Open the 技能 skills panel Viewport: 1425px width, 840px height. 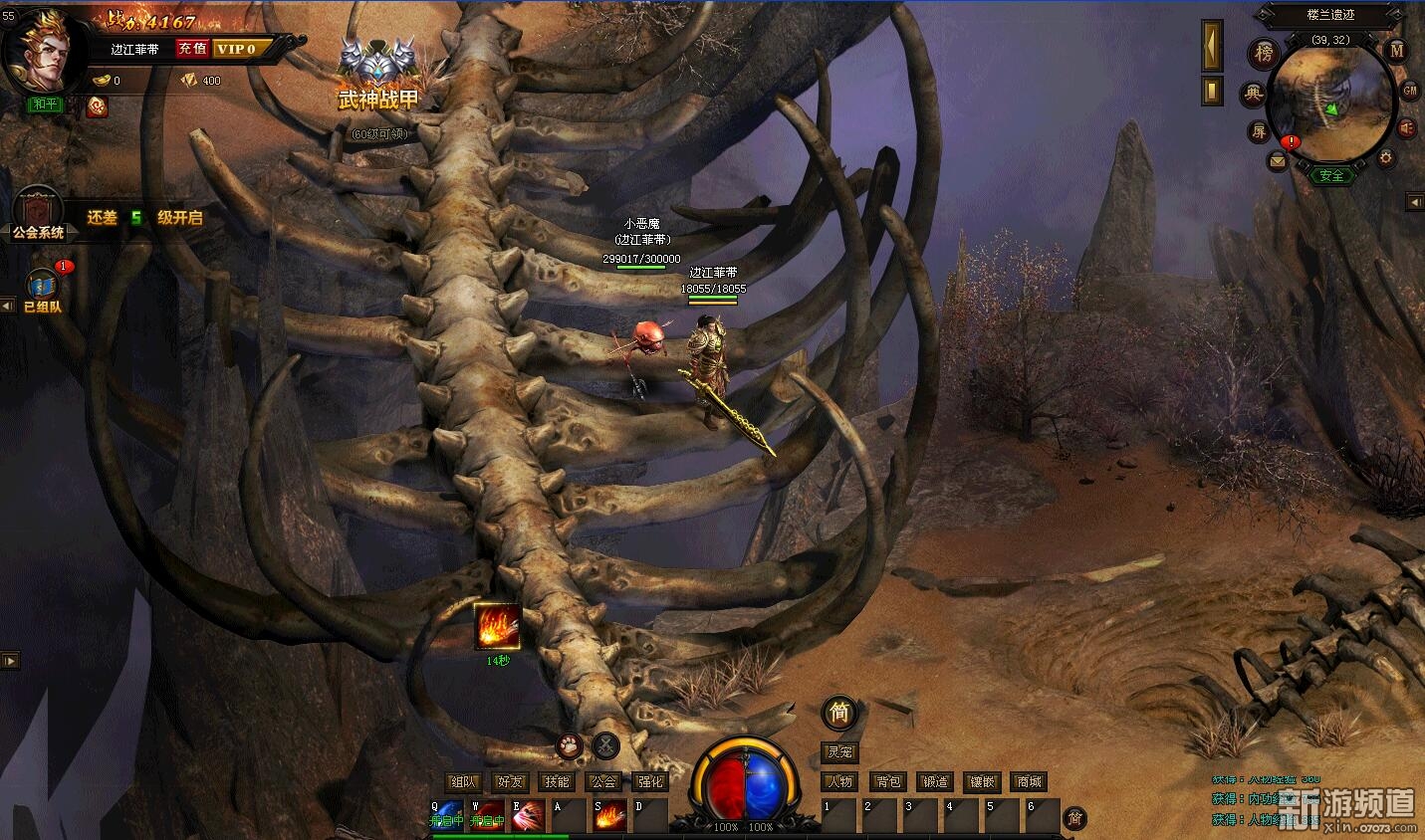[557, 782]
